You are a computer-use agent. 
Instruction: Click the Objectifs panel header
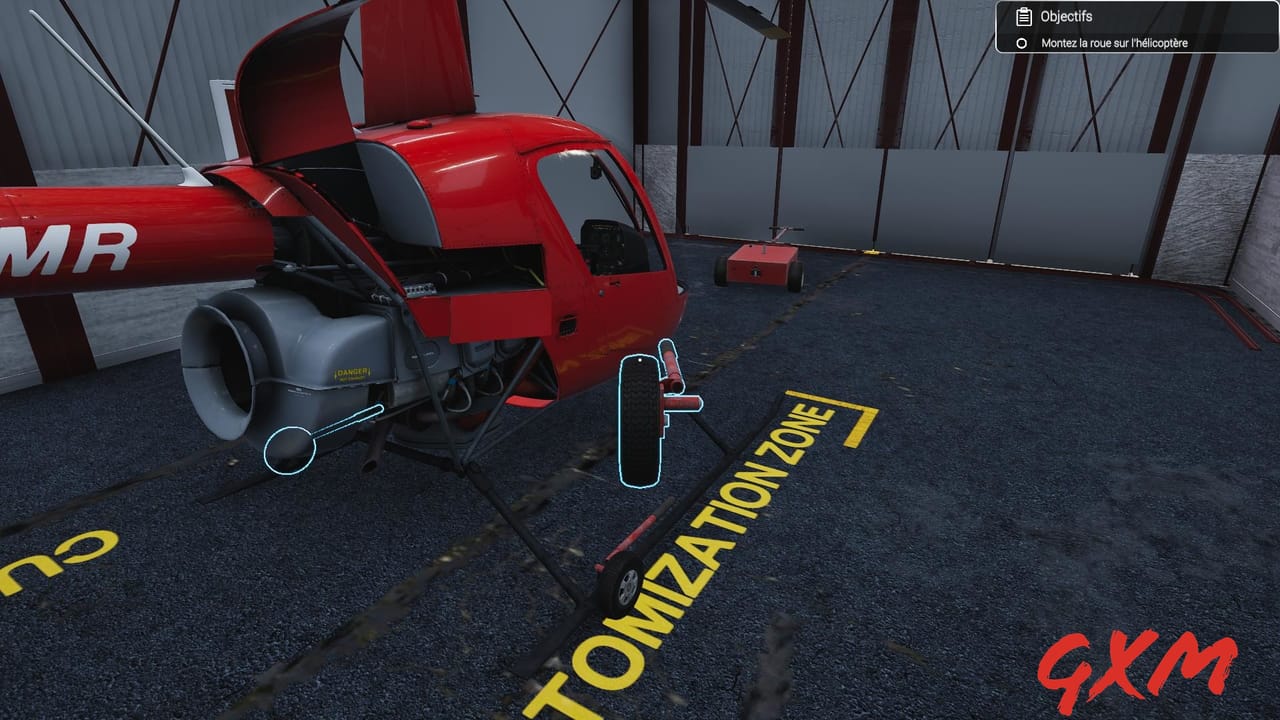pos(1065,16)
